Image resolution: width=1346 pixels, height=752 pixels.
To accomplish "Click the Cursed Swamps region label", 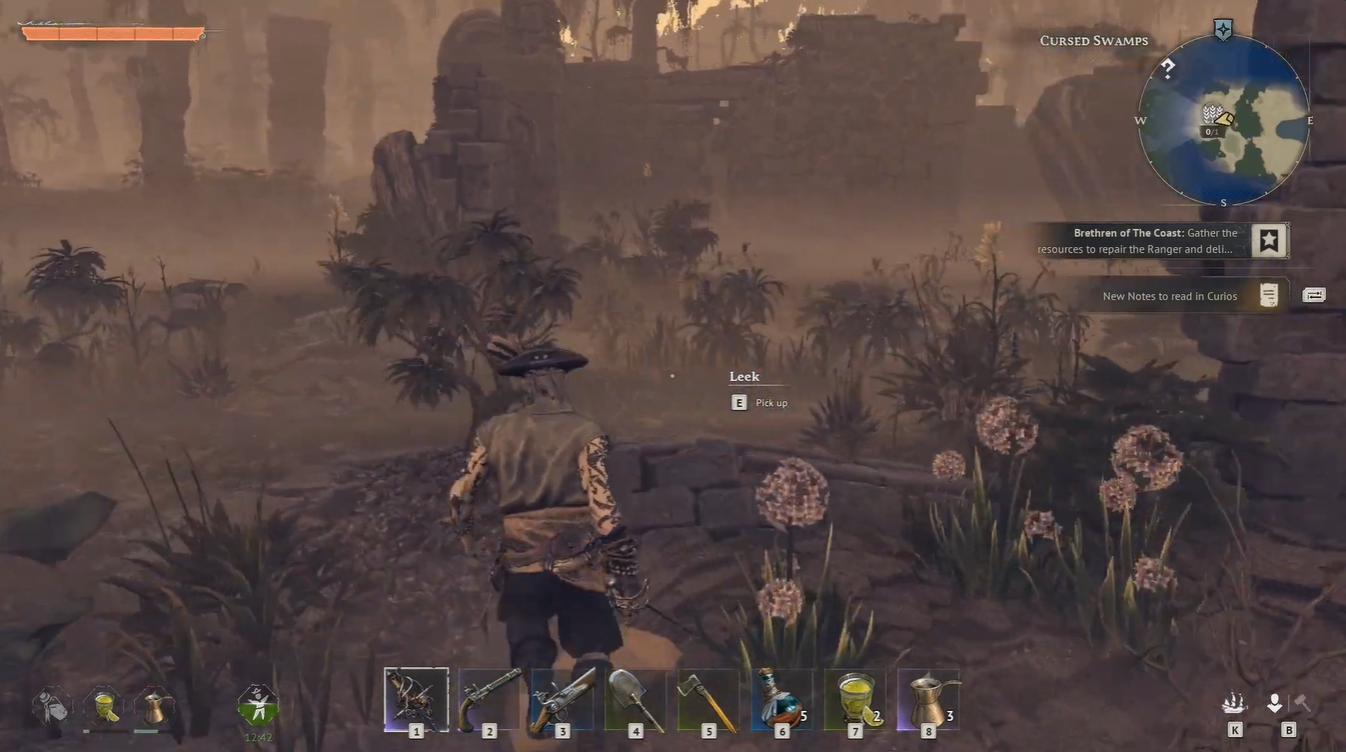I will coord(1092,40).
